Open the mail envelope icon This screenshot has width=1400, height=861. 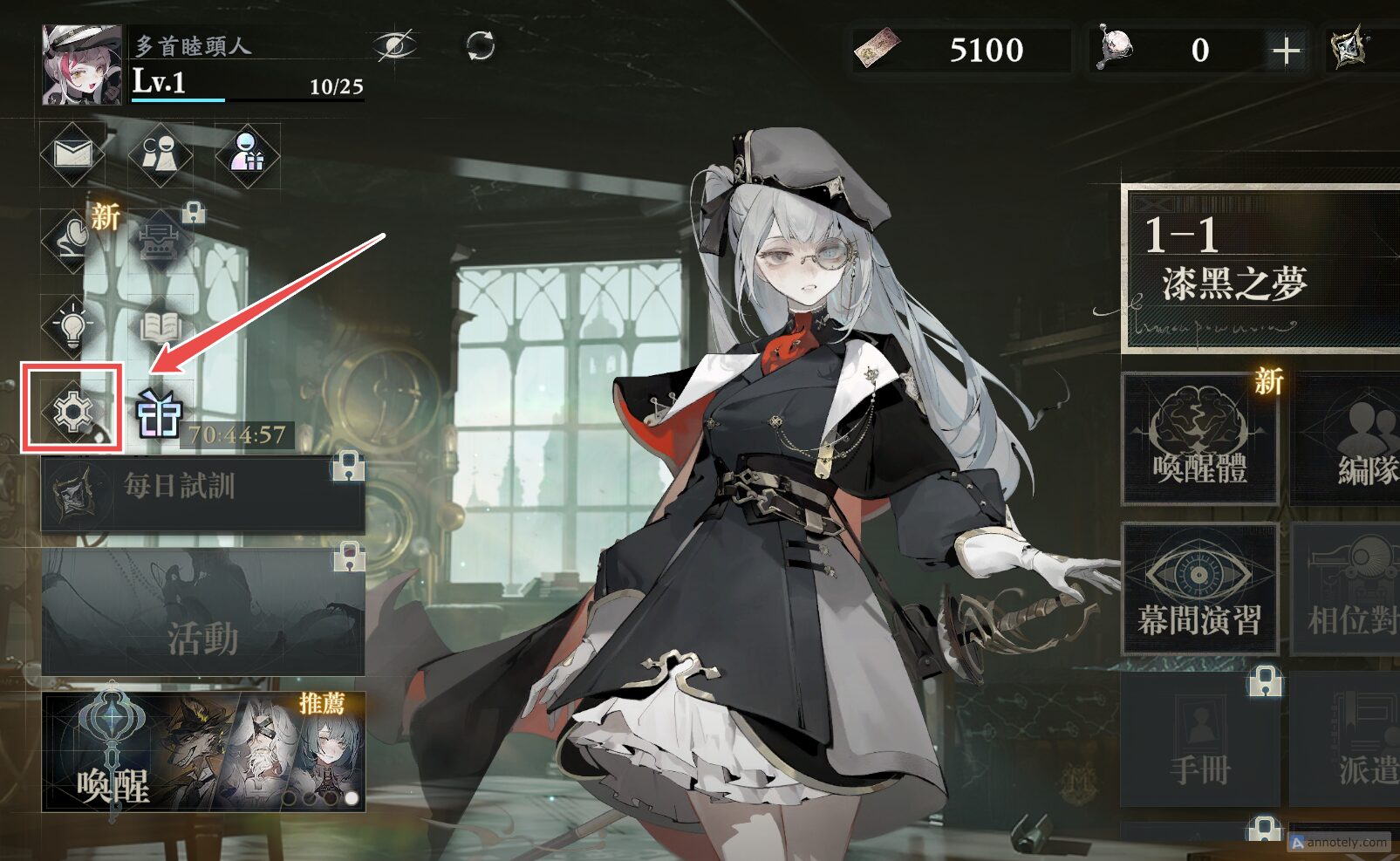[73, 154]
